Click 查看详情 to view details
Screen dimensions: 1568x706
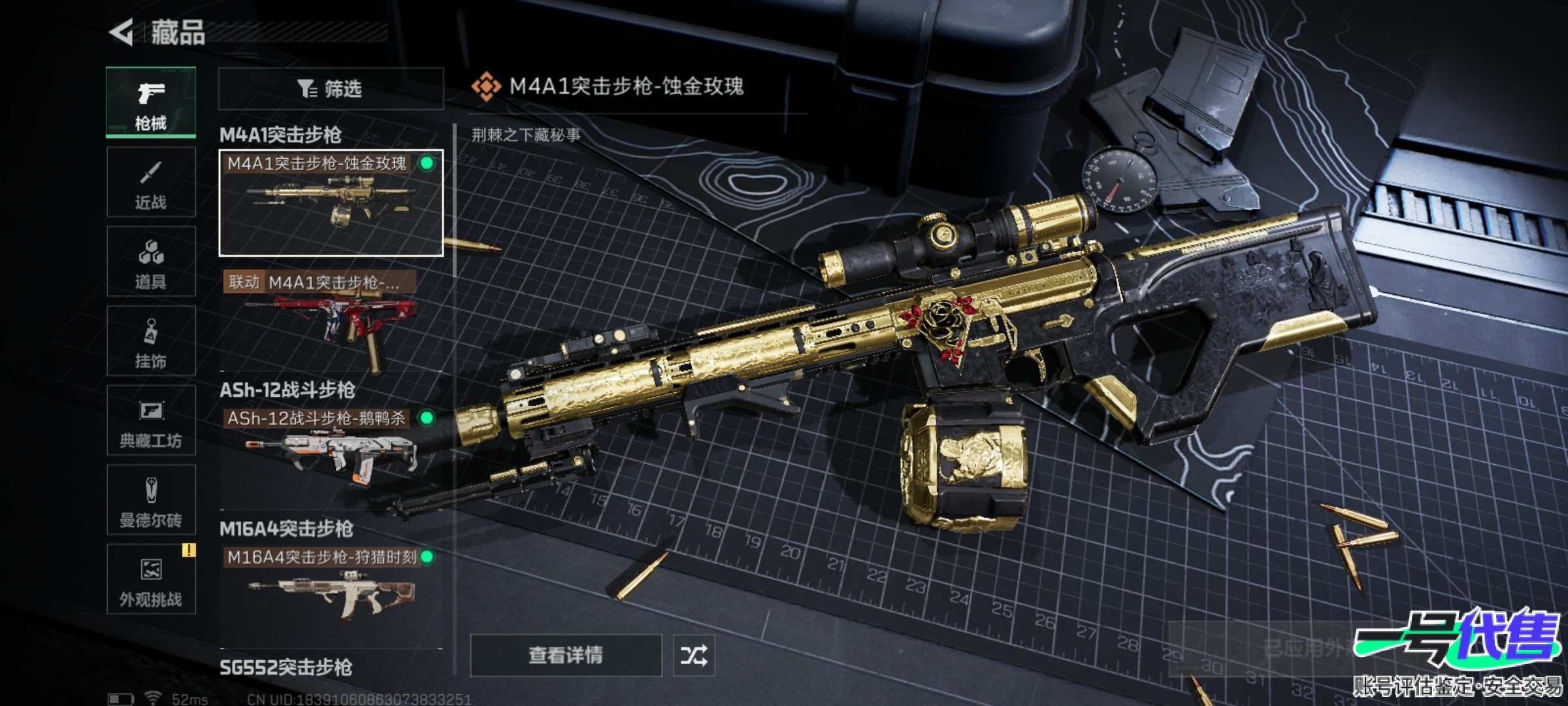[566, 655]
